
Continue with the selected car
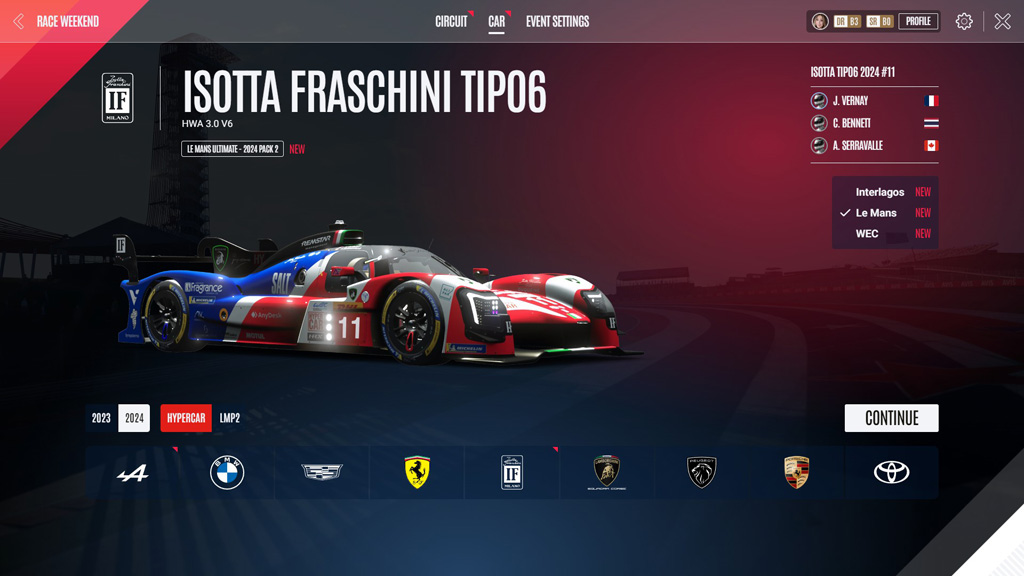[891, 418]
